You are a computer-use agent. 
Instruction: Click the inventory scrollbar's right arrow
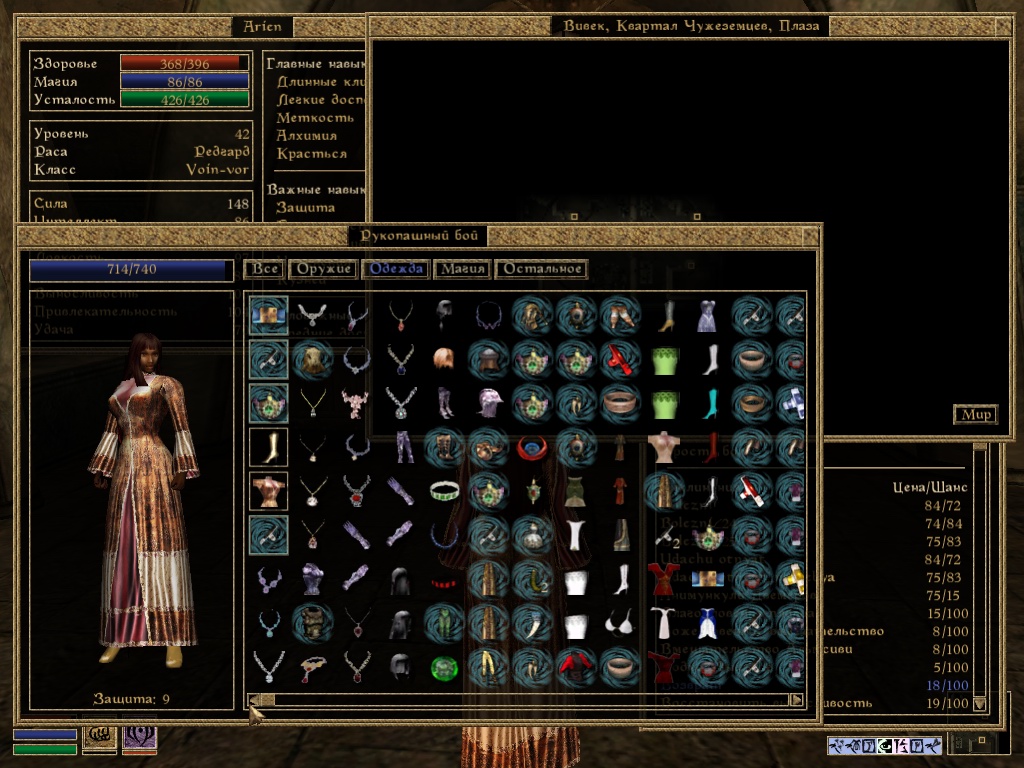tap(796, 700)
